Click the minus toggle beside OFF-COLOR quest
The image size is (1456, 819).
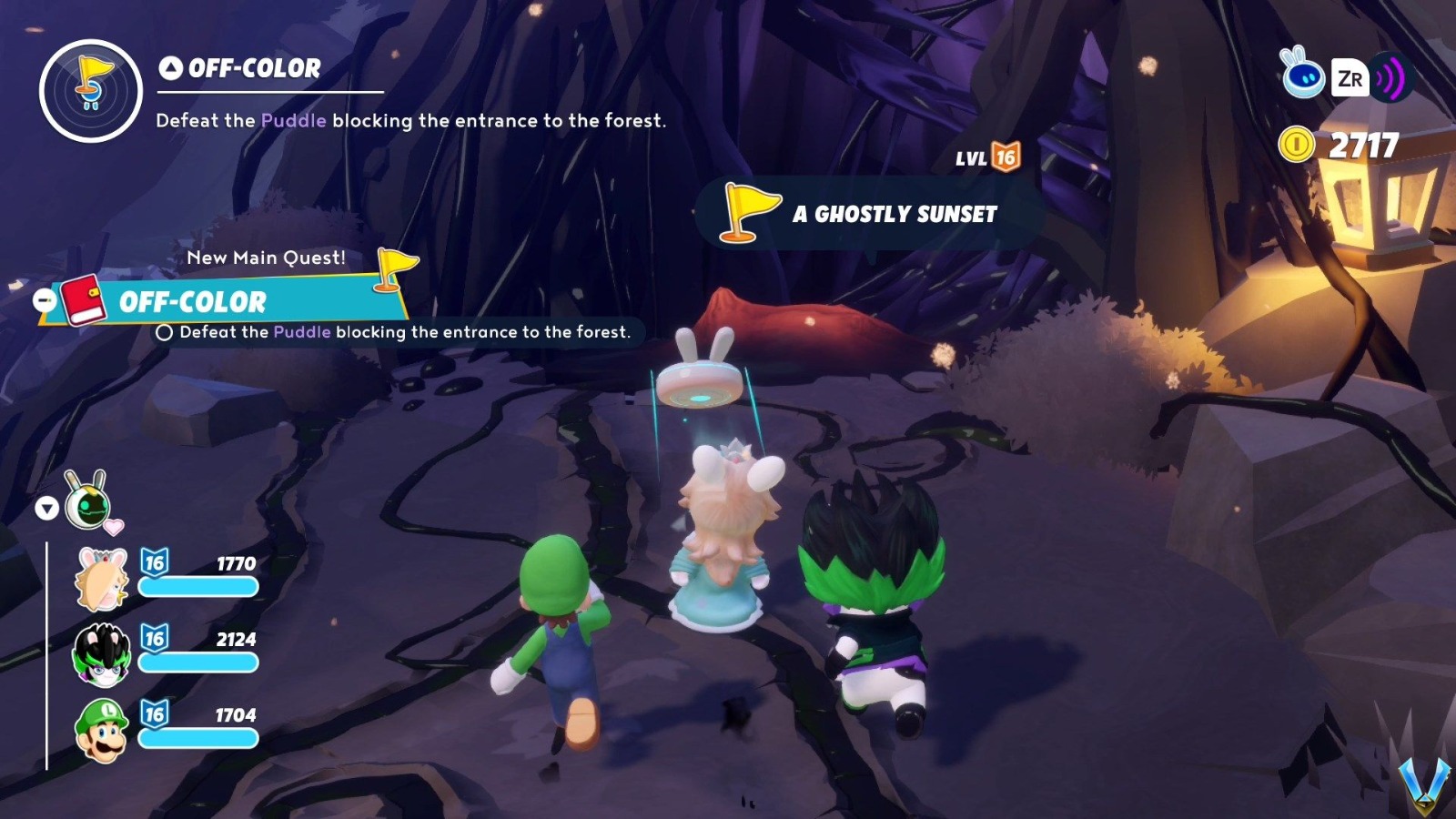coord(43,300)
